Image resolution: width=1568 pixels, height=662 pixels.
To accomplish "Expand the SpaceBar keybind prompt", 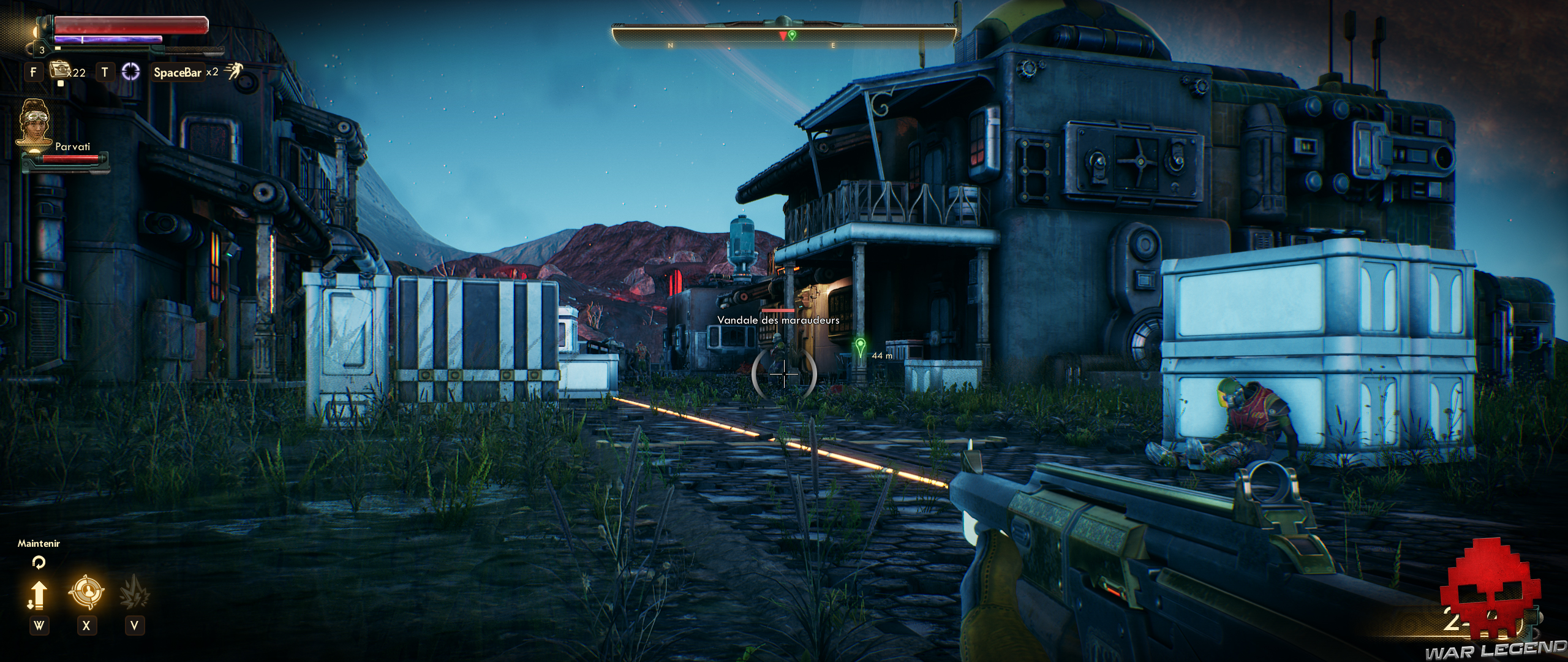I will tap(178, 72).
